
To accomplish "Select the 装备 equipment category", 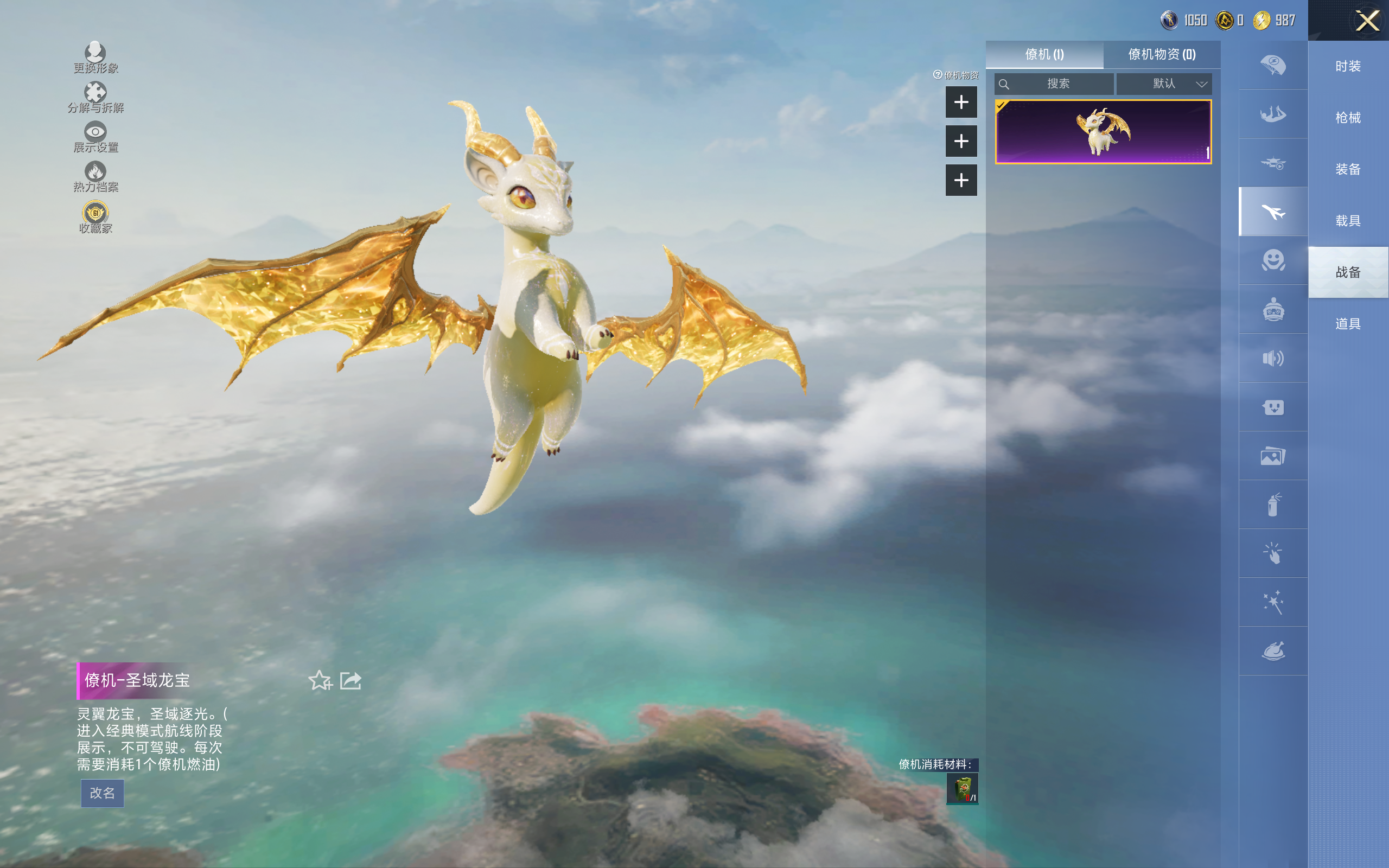I will click(1348, 169).
